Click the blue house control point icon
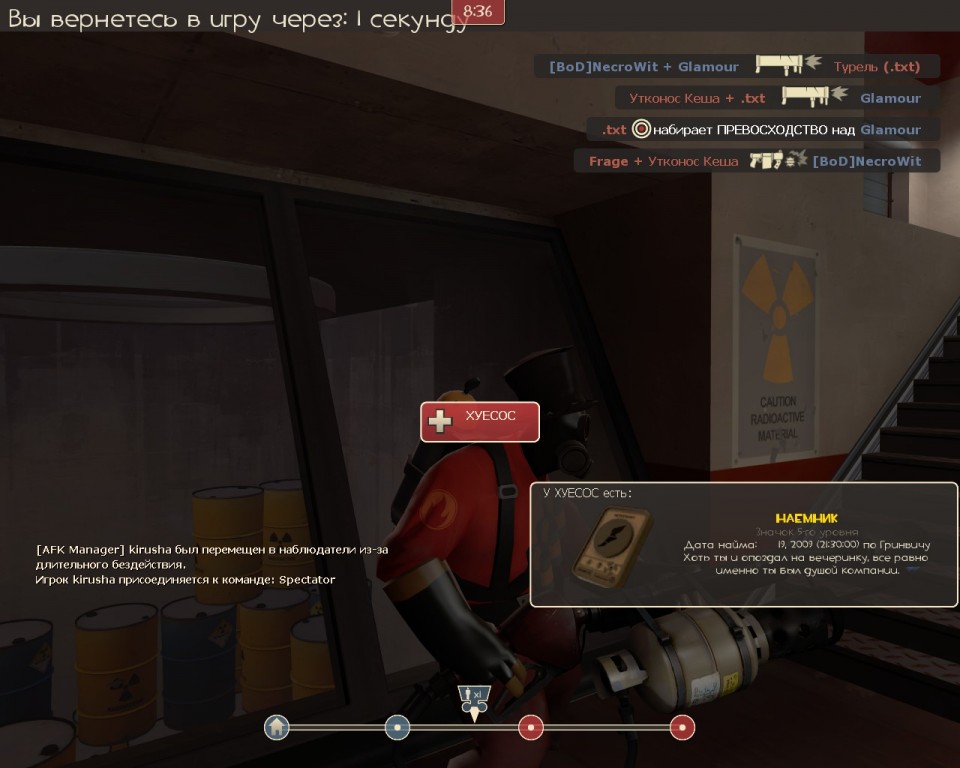960x768 pixels. tap(277, 727)
